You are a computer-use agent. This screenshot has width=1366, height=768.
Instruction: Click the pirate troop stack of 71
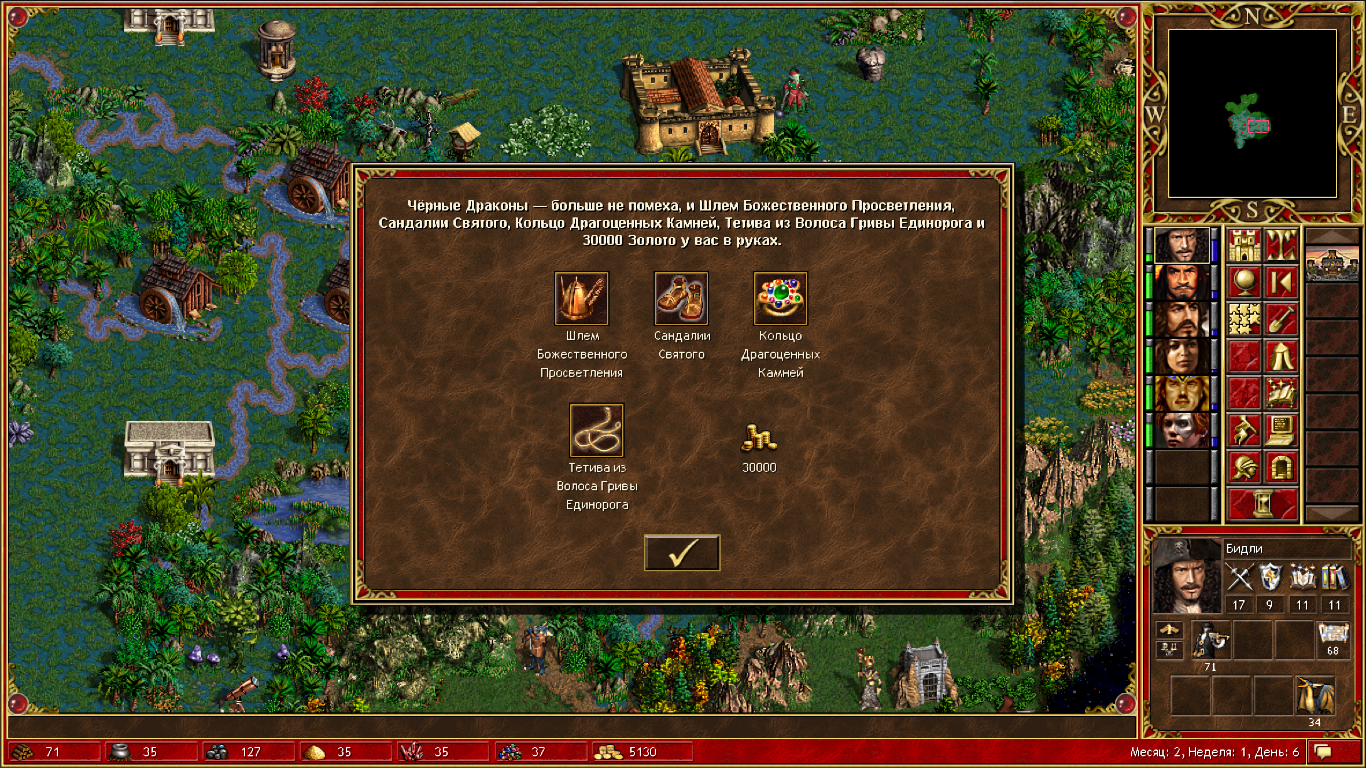coord(1211,640)
